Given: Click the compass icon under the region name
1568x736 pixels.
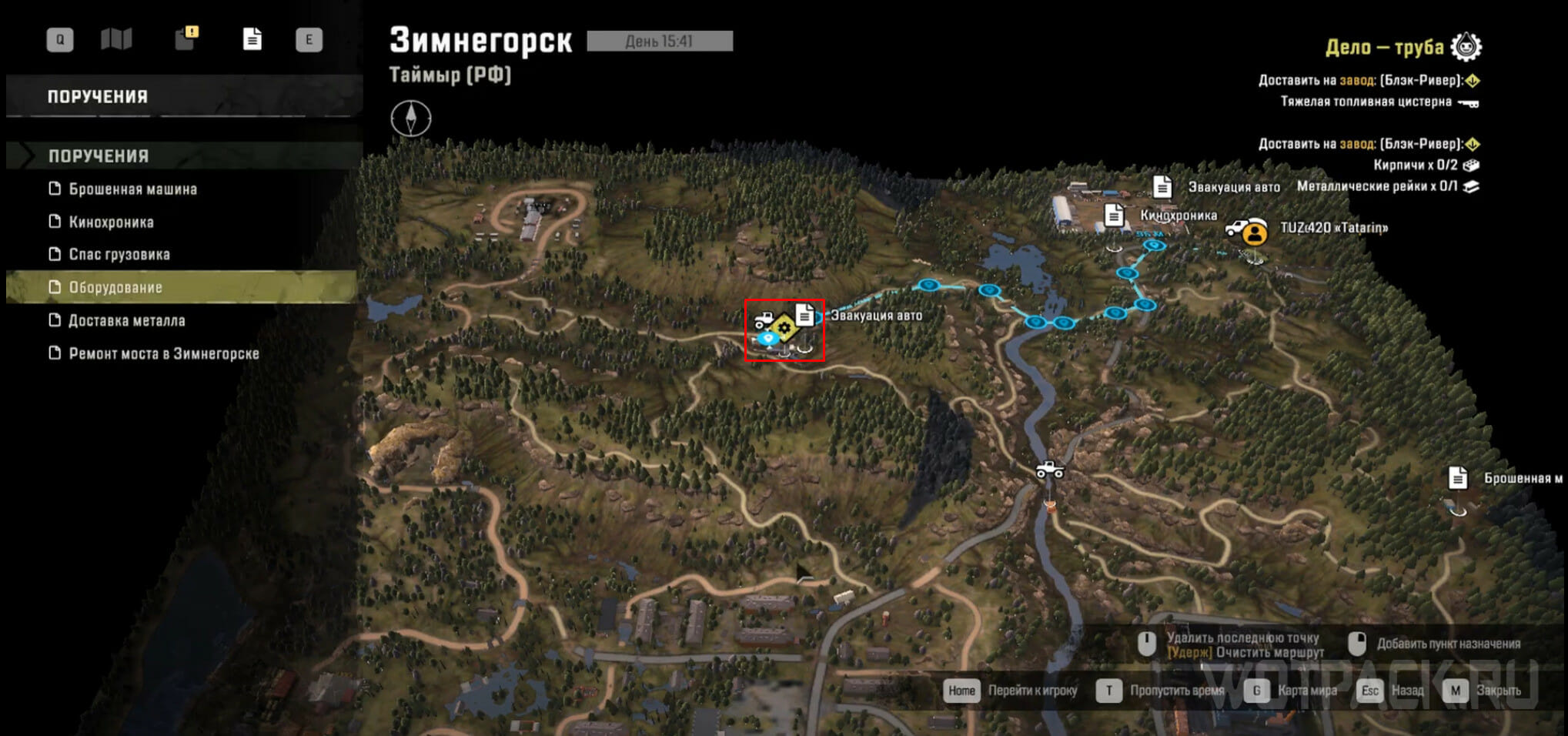Looking at the screenshot, I should coord(410,119).
